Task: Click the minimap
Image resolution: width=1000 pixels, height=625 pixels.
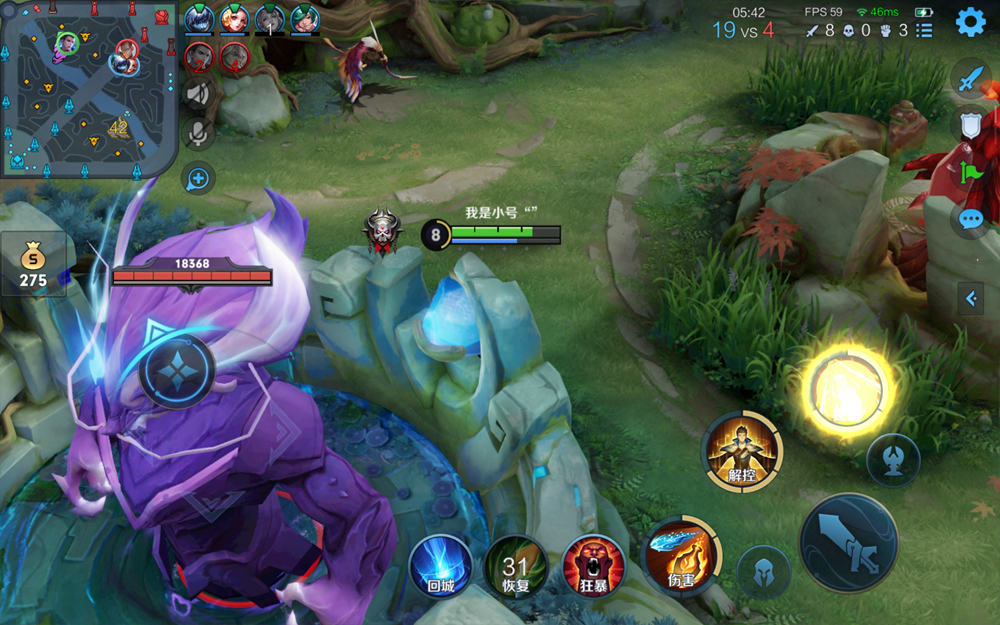Action: pos(88,88)
